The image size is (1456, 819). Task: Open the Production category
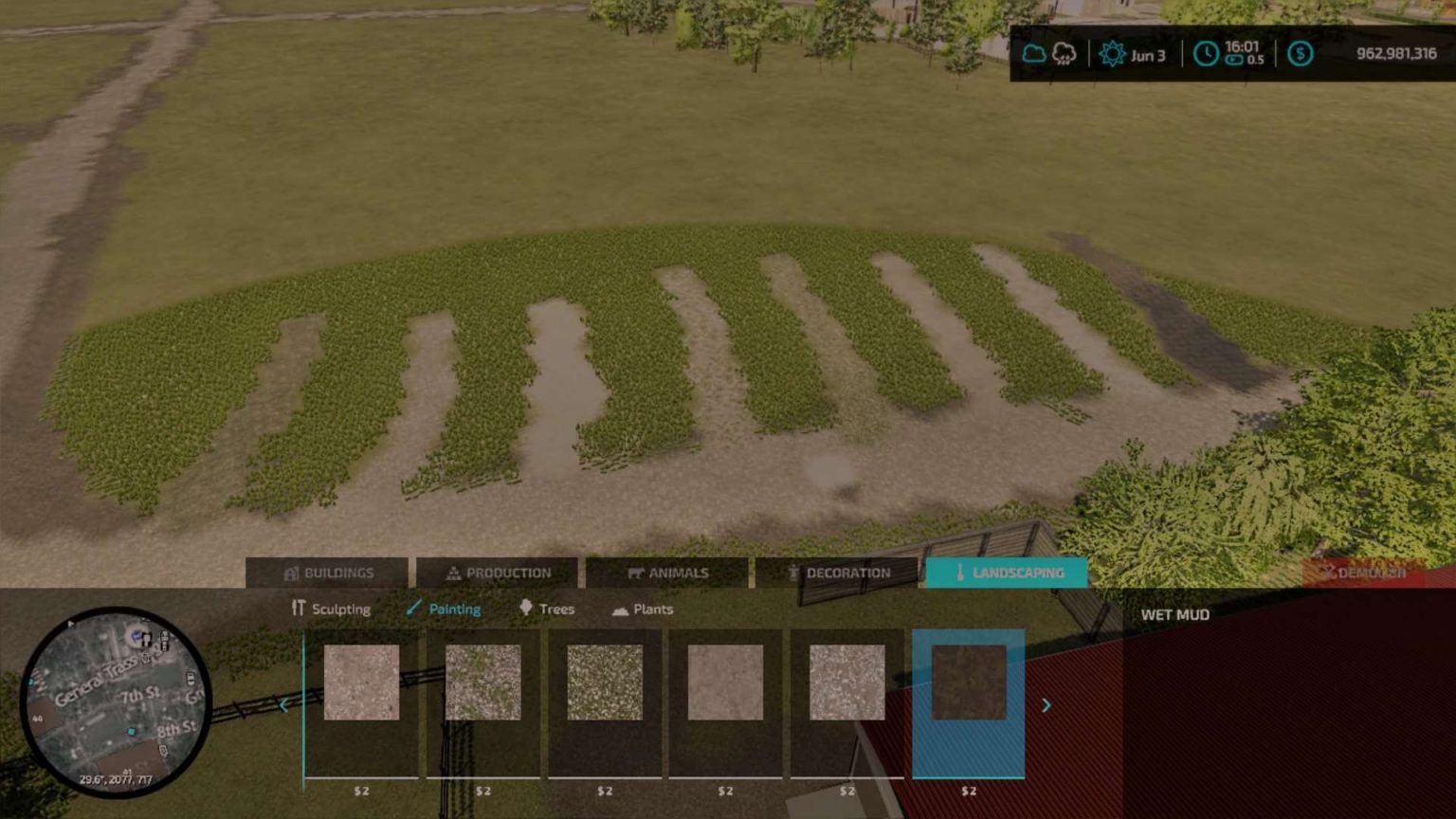pos(501,573)
